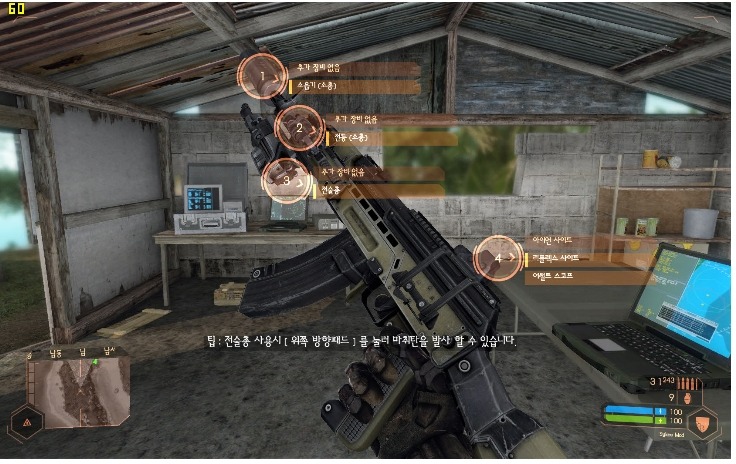Viewport: 736px width, 464px height.
Task: Select slot 1 barrel attachment circle
Action: pyautogui.click(x=262, y=76)
